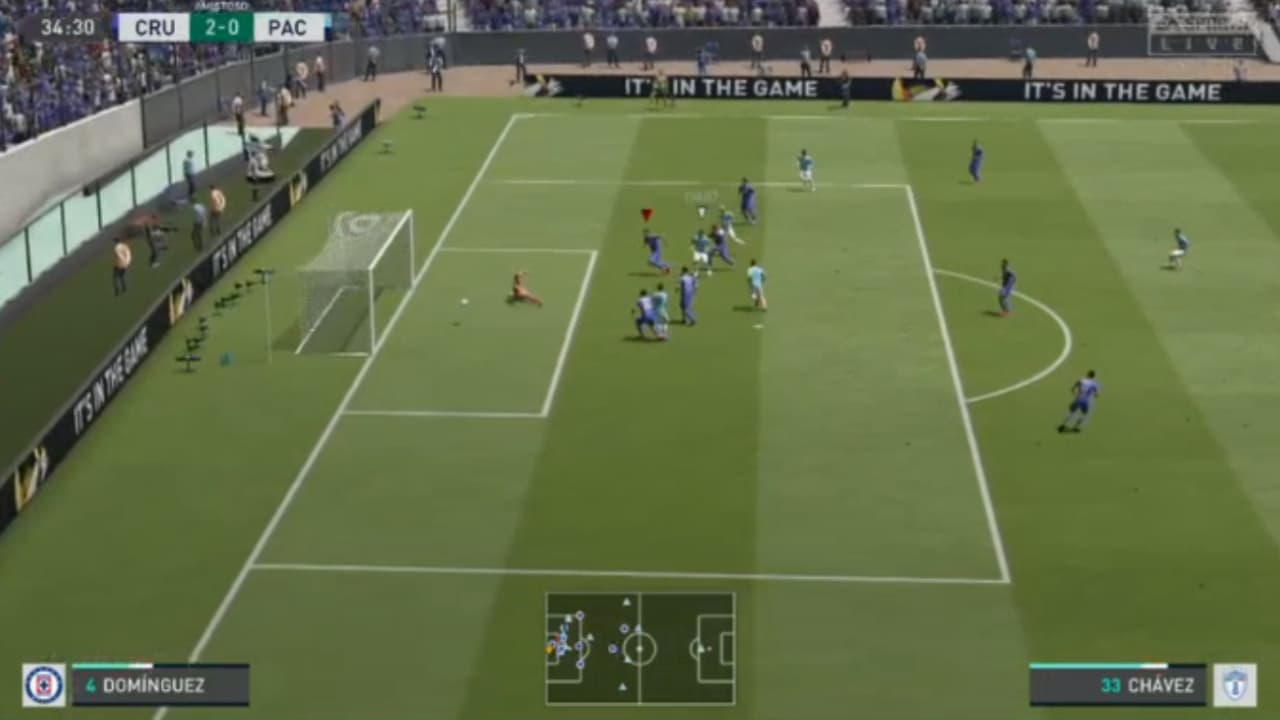Click the red player indicator arrow
Image resolution: width=1280 pixels, height=720 pixels.
point(645,213)
